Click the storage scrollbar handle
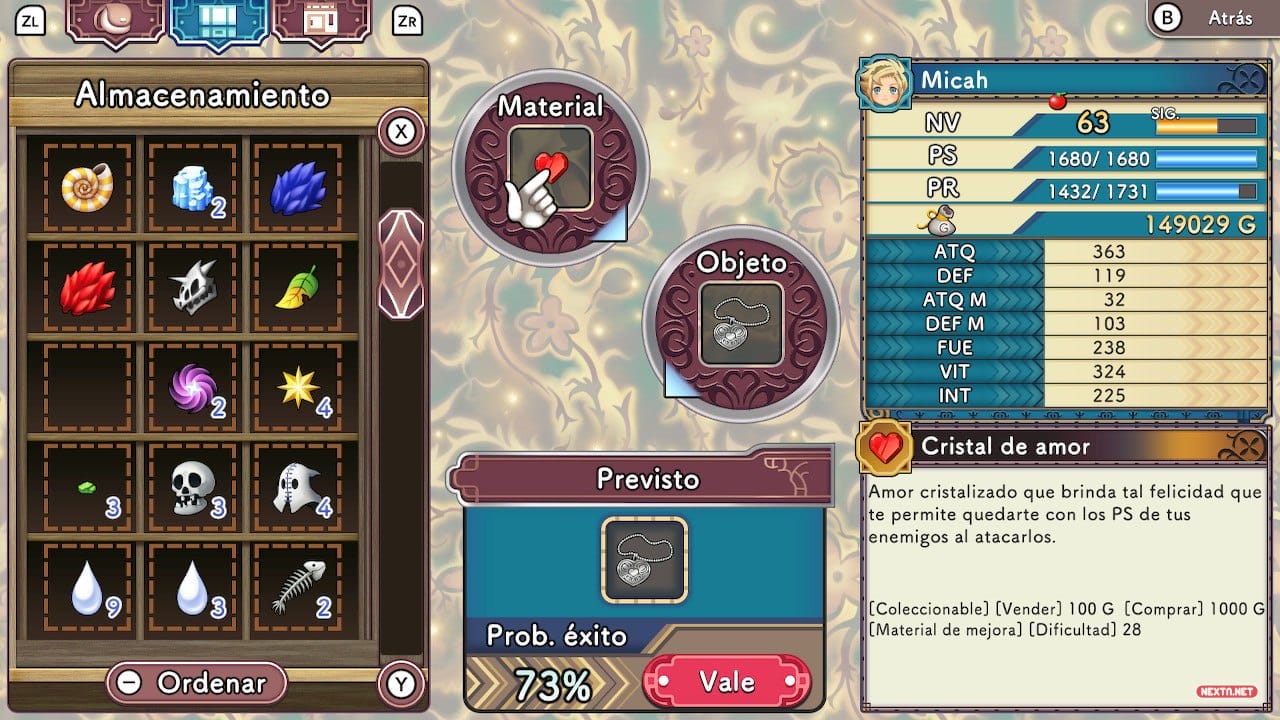The image size is (1280, 720). (401, 264)
